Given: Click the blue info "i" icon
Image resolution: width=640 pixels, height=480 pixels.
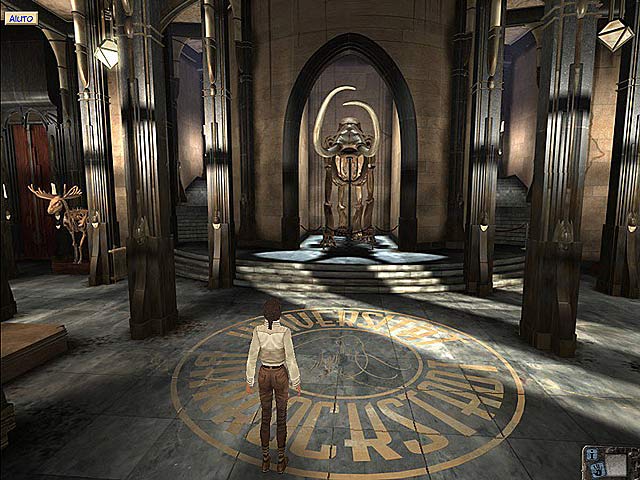Looking at the screenshot, I should click(x=592, y=454).
